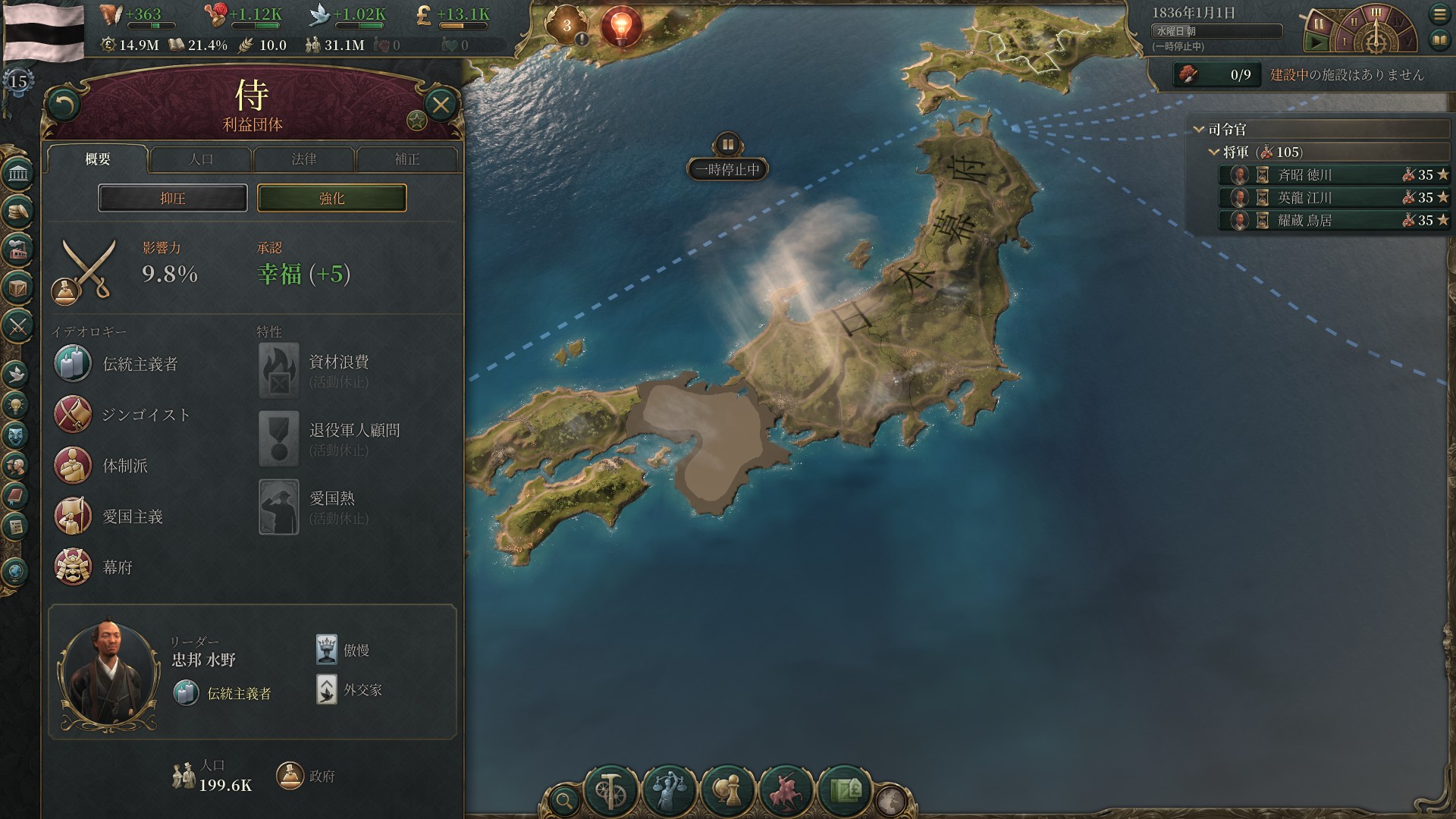Collapse the 将軍 commander list

pos(1212,152)
